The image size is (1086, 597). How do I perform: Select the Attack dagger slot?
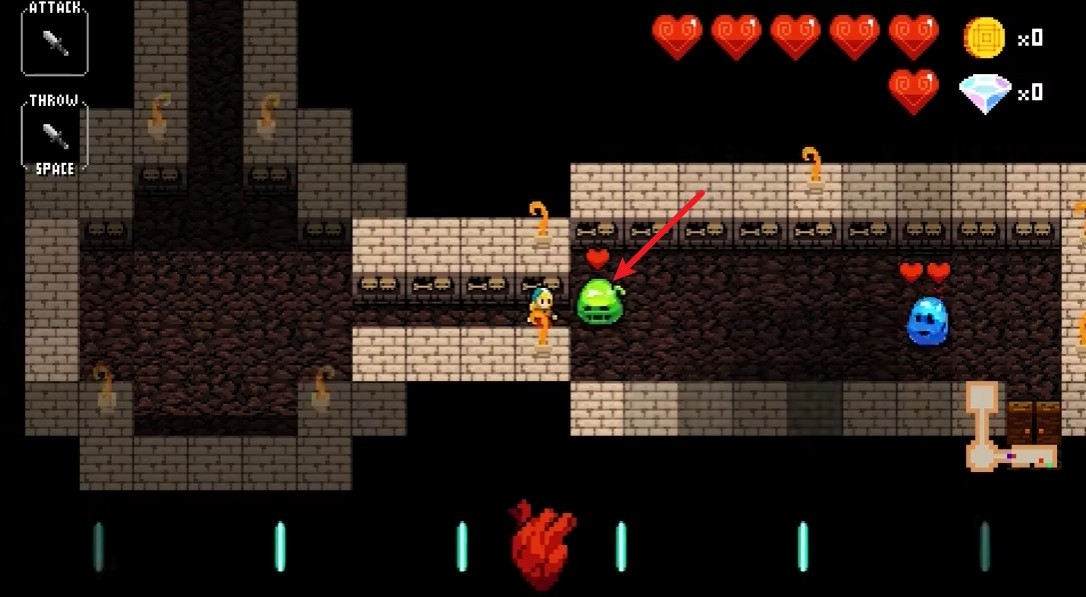coord(55,41)
